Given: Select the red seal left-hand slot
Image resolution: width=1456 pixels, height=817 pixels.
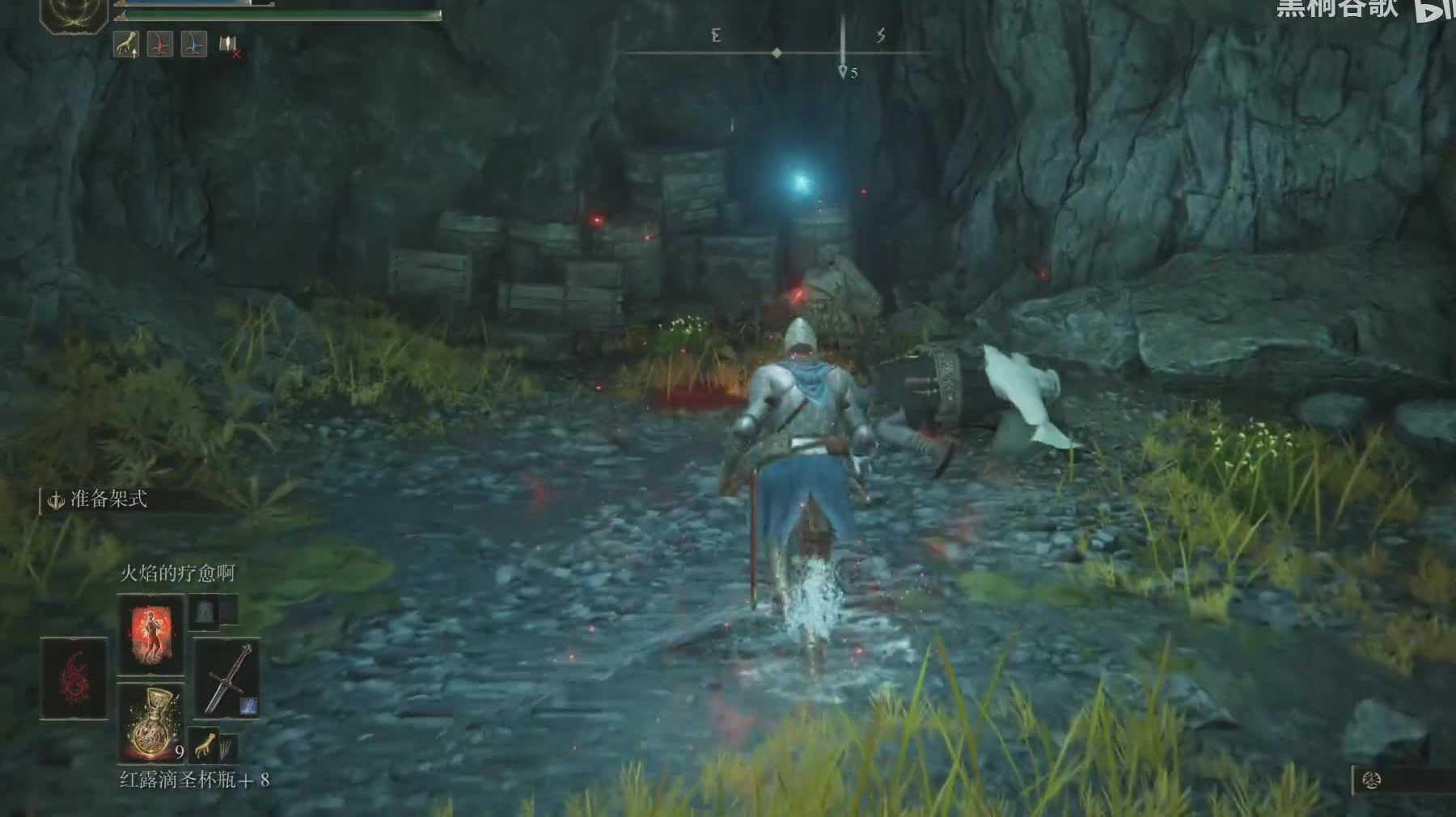Looking at the screenshot, I should click(x=74, y=678).
